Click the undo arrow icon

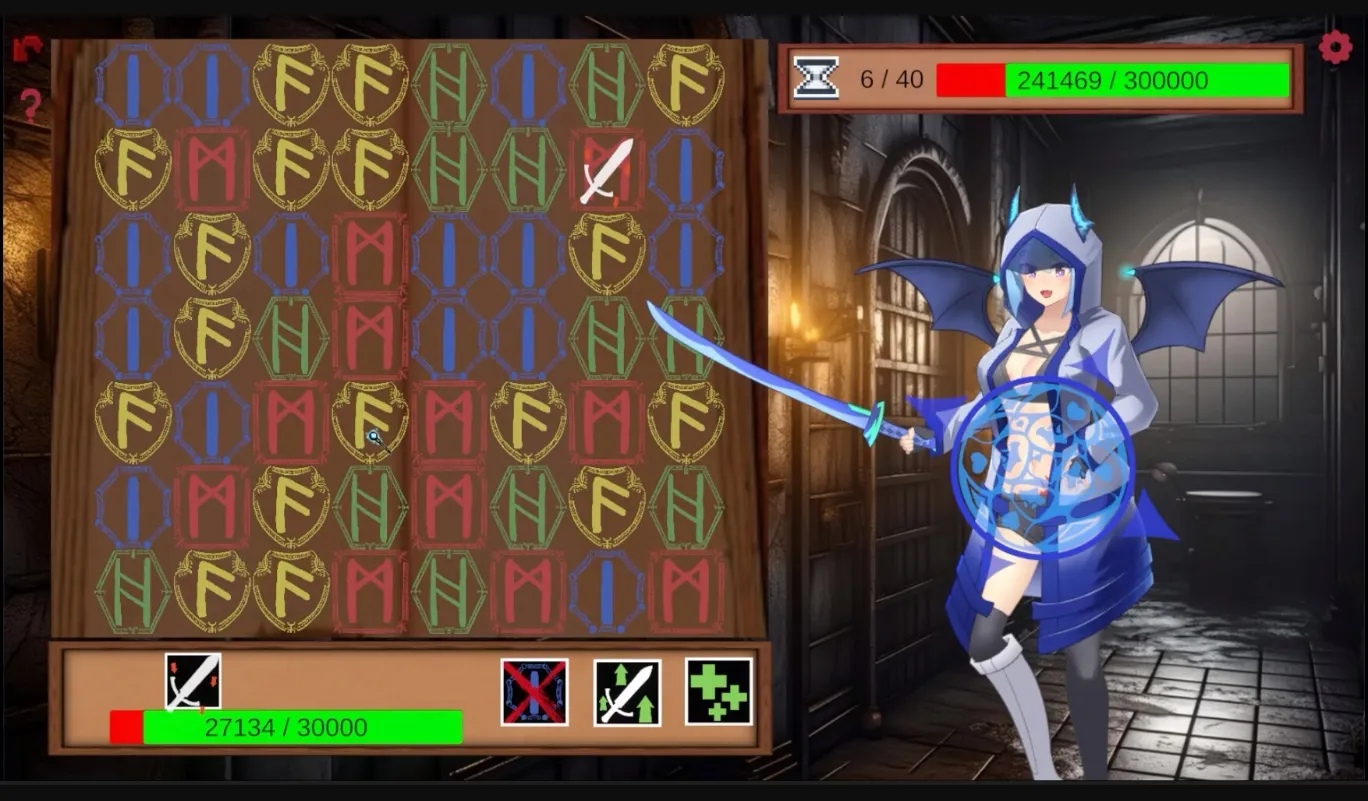[27, 47]
